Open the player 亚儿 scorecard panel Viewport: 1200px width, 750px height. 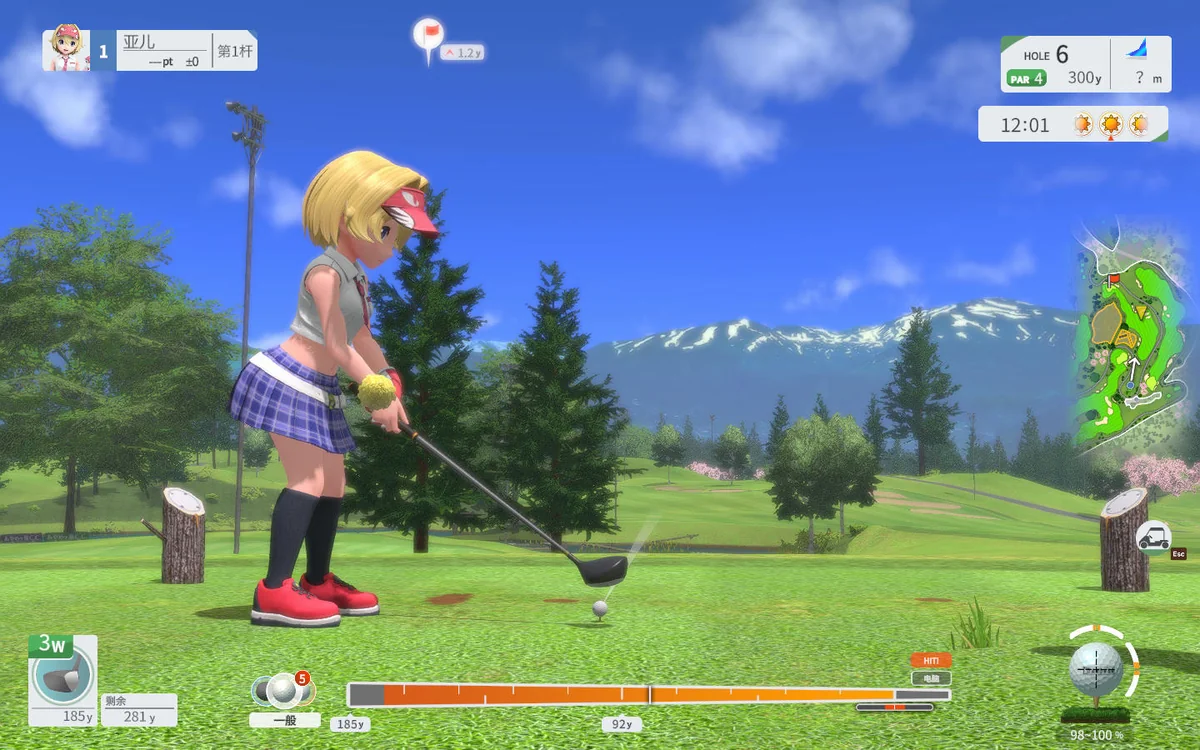click(x=150, y=50)
